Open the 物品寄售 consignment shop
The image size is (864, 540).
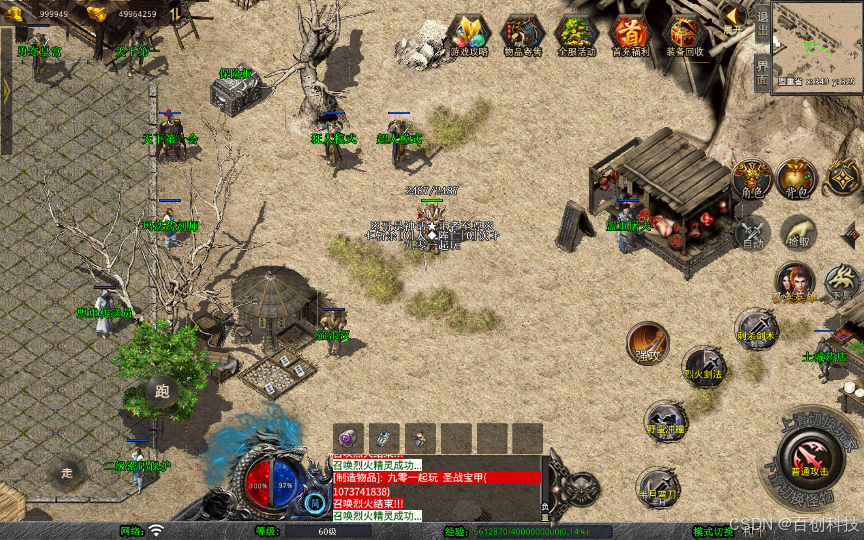523,35
